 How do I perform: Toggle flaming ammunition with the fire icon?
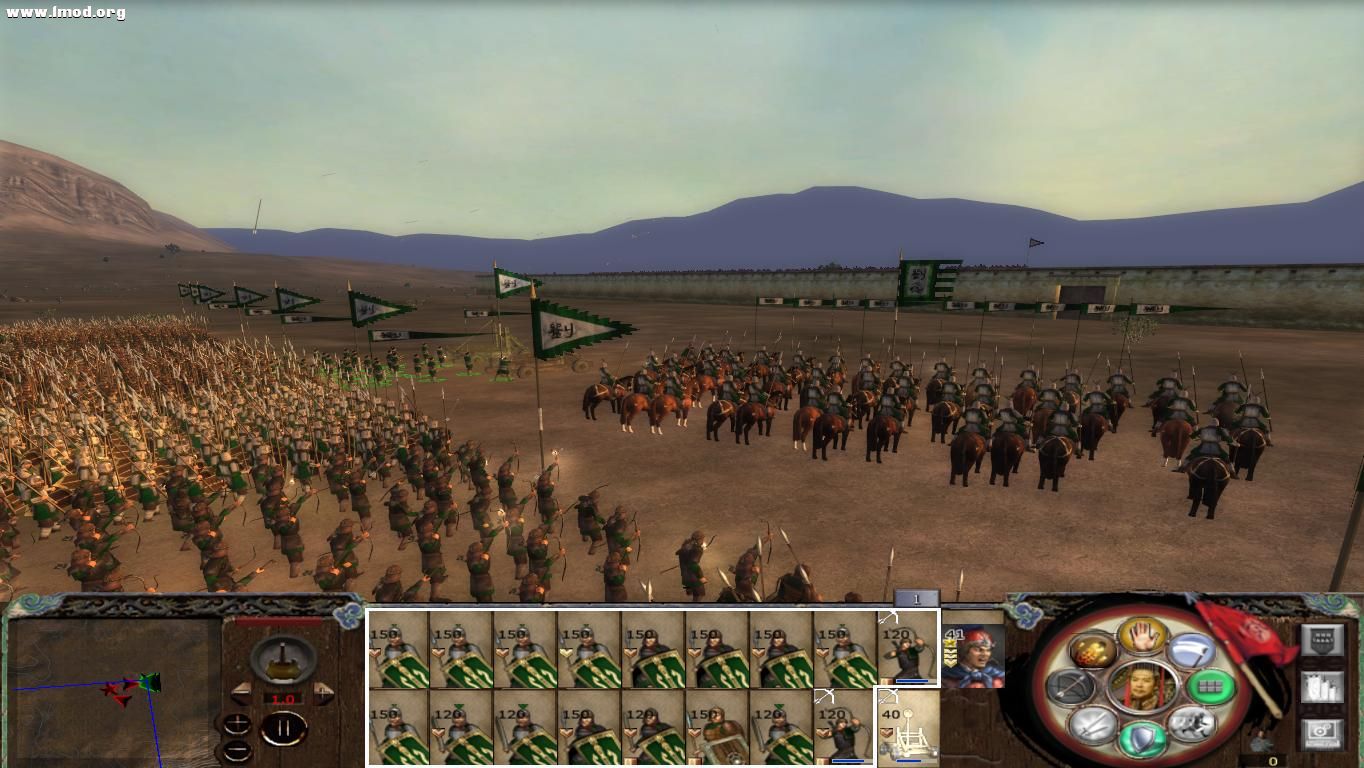(1090, 651)
